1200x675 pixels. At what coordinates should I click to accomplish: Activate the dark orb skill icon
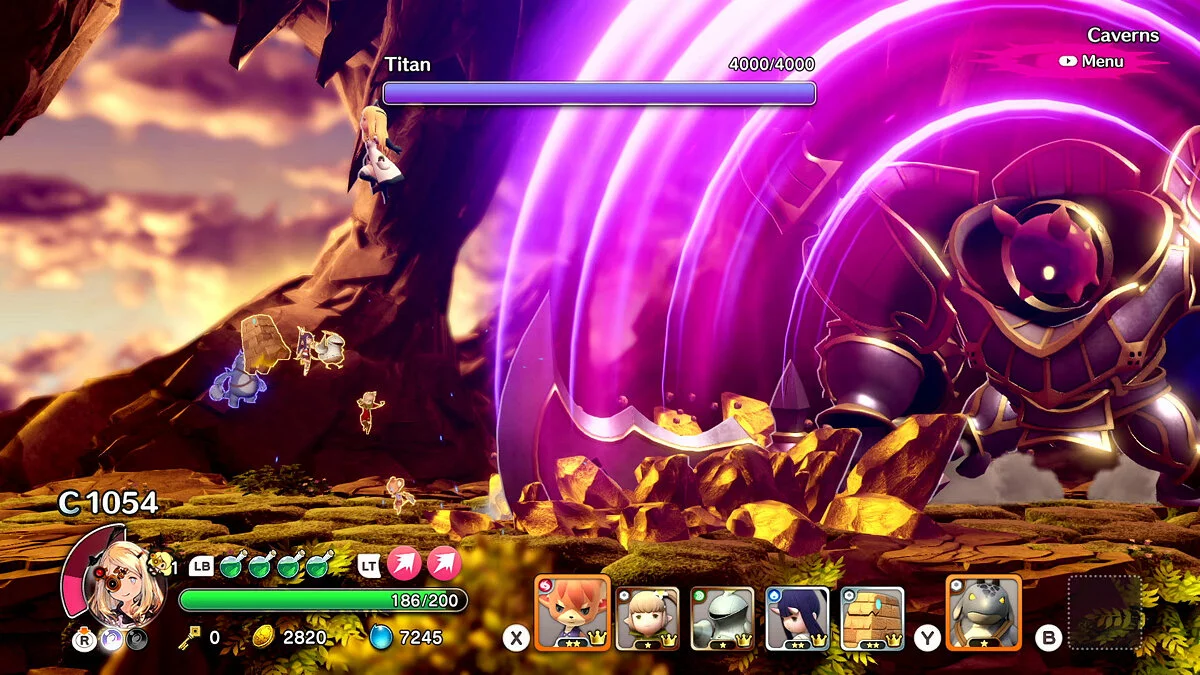[x=137, y=640]
